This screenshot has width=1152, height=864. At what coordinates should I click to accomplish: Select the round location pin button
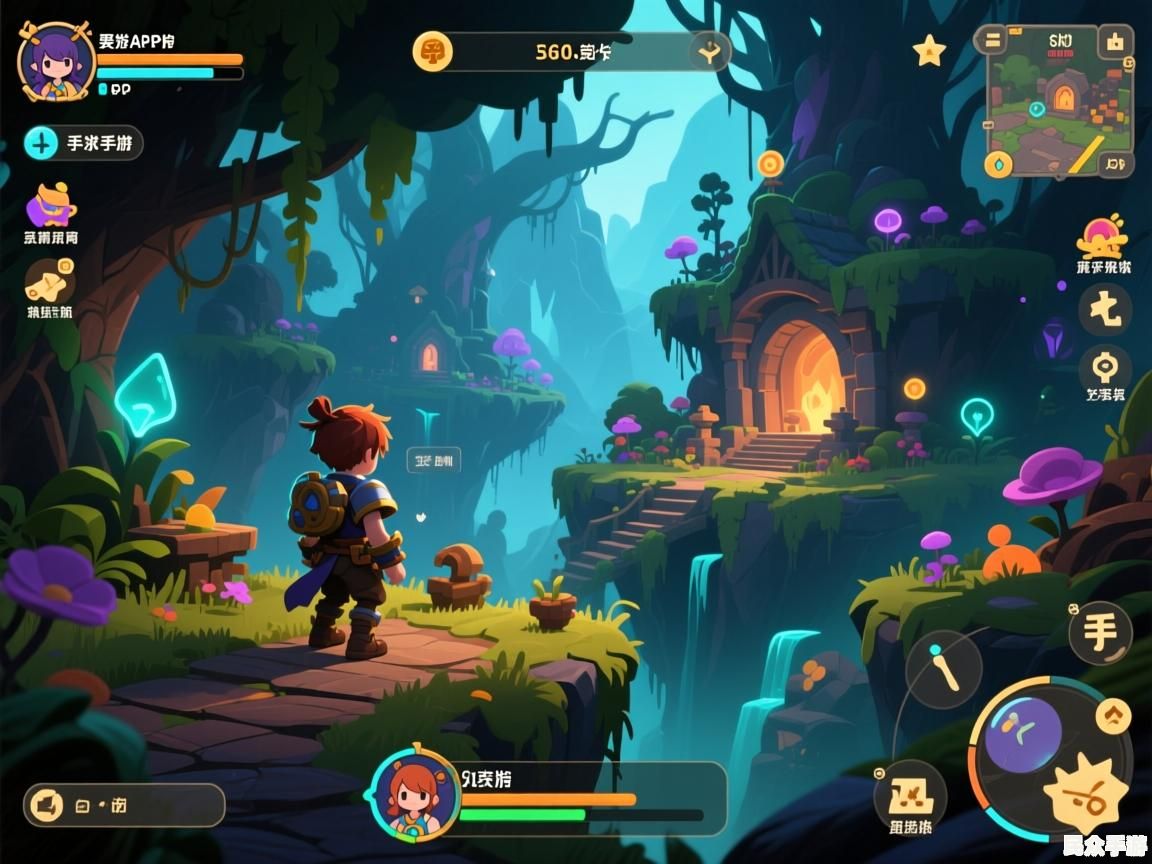[1105, 367]
